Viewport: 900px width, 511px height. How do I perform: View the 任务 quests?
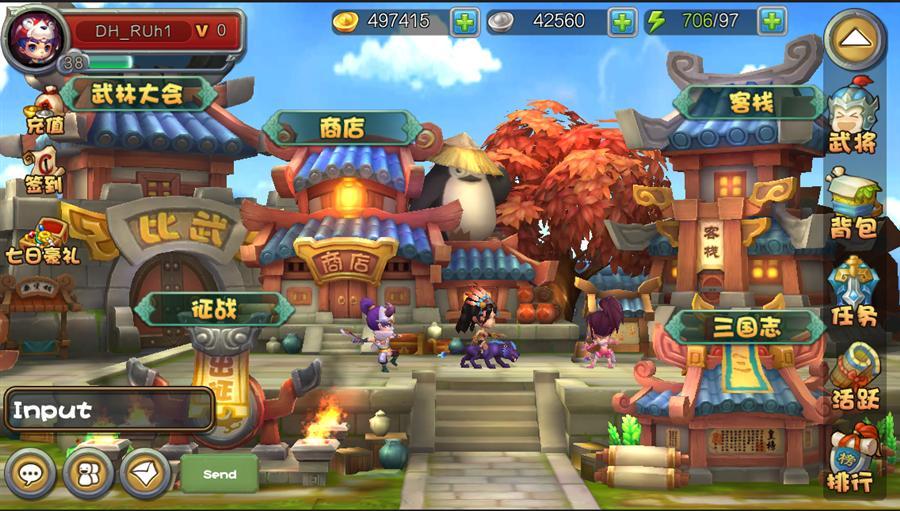click(852, 290)
